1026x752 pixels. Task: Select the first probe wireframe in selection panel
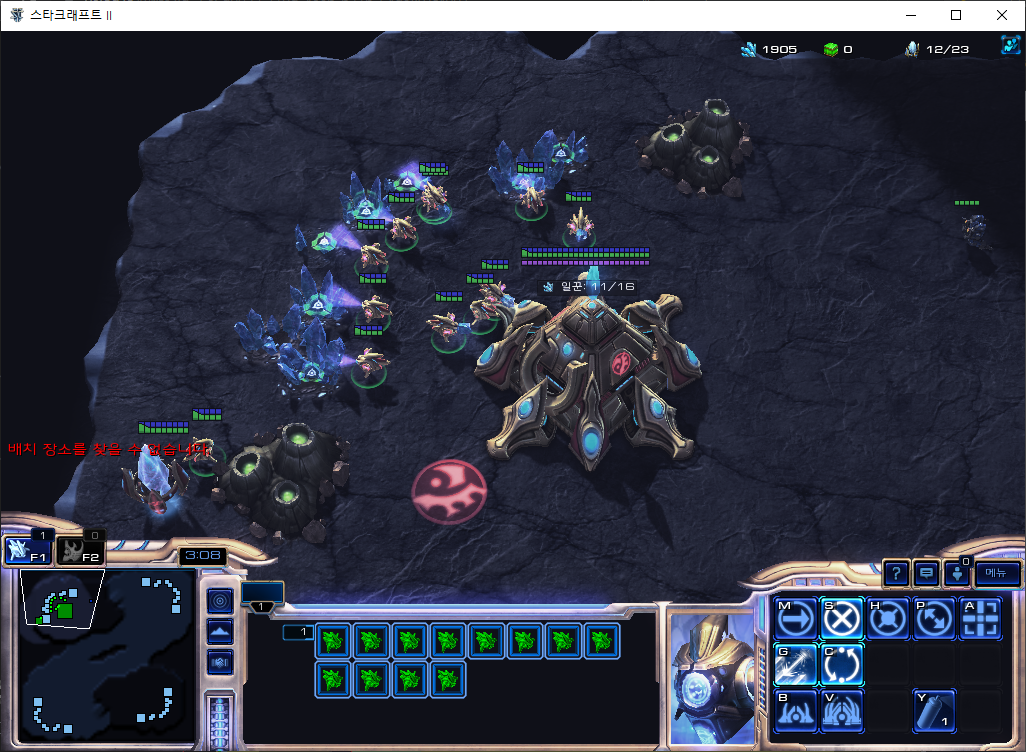334,640
